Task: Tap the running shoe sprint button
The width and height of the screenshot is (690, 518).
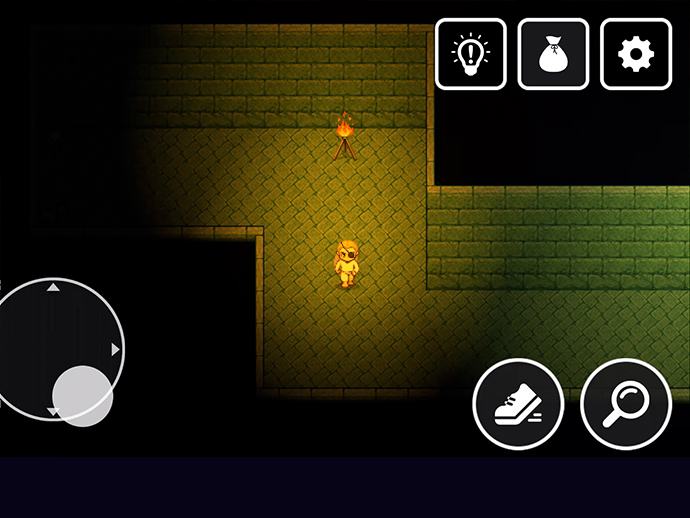Action: 518,404
